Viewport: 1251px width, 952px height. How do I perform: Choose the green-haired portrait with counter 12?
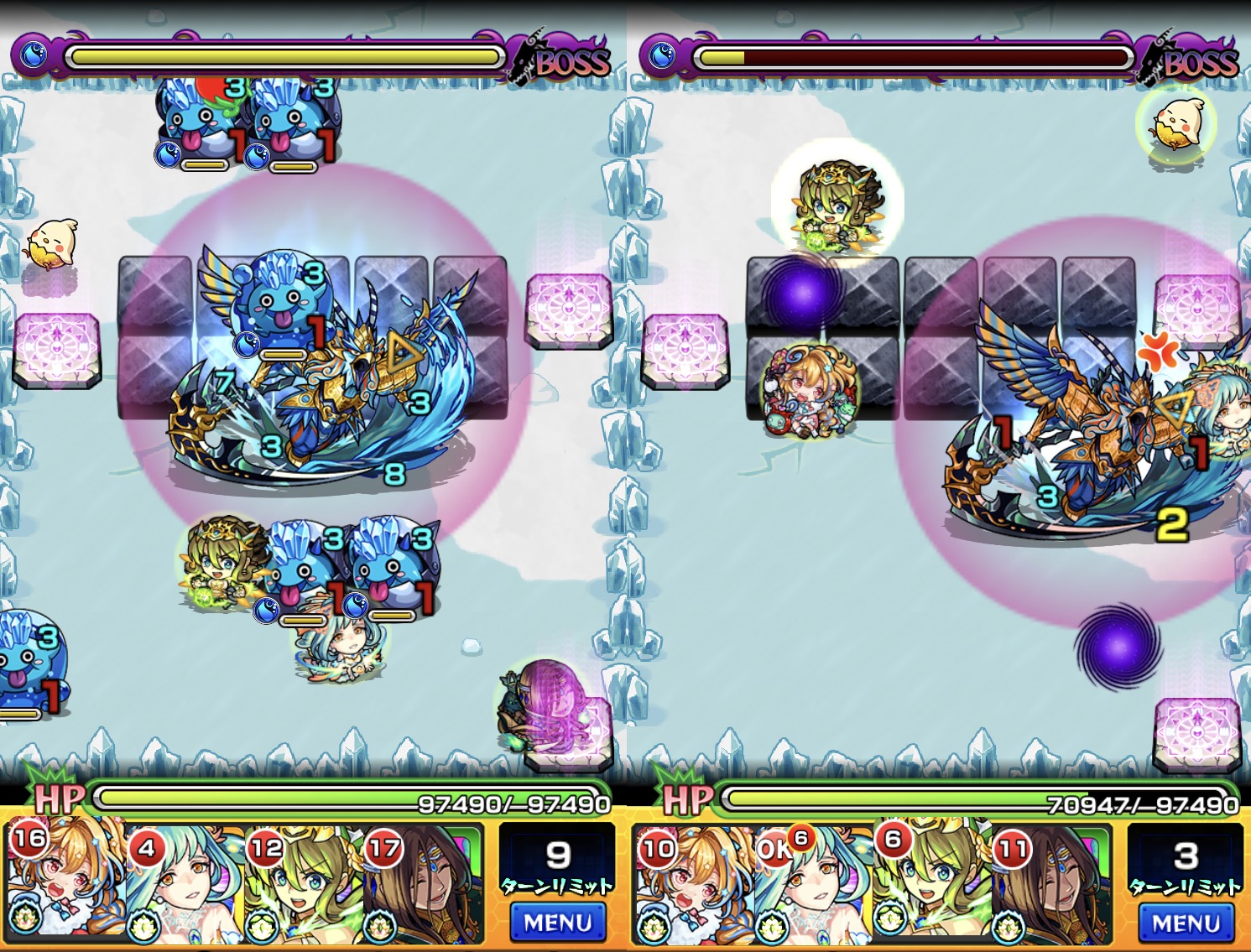[x=304, y=882]
